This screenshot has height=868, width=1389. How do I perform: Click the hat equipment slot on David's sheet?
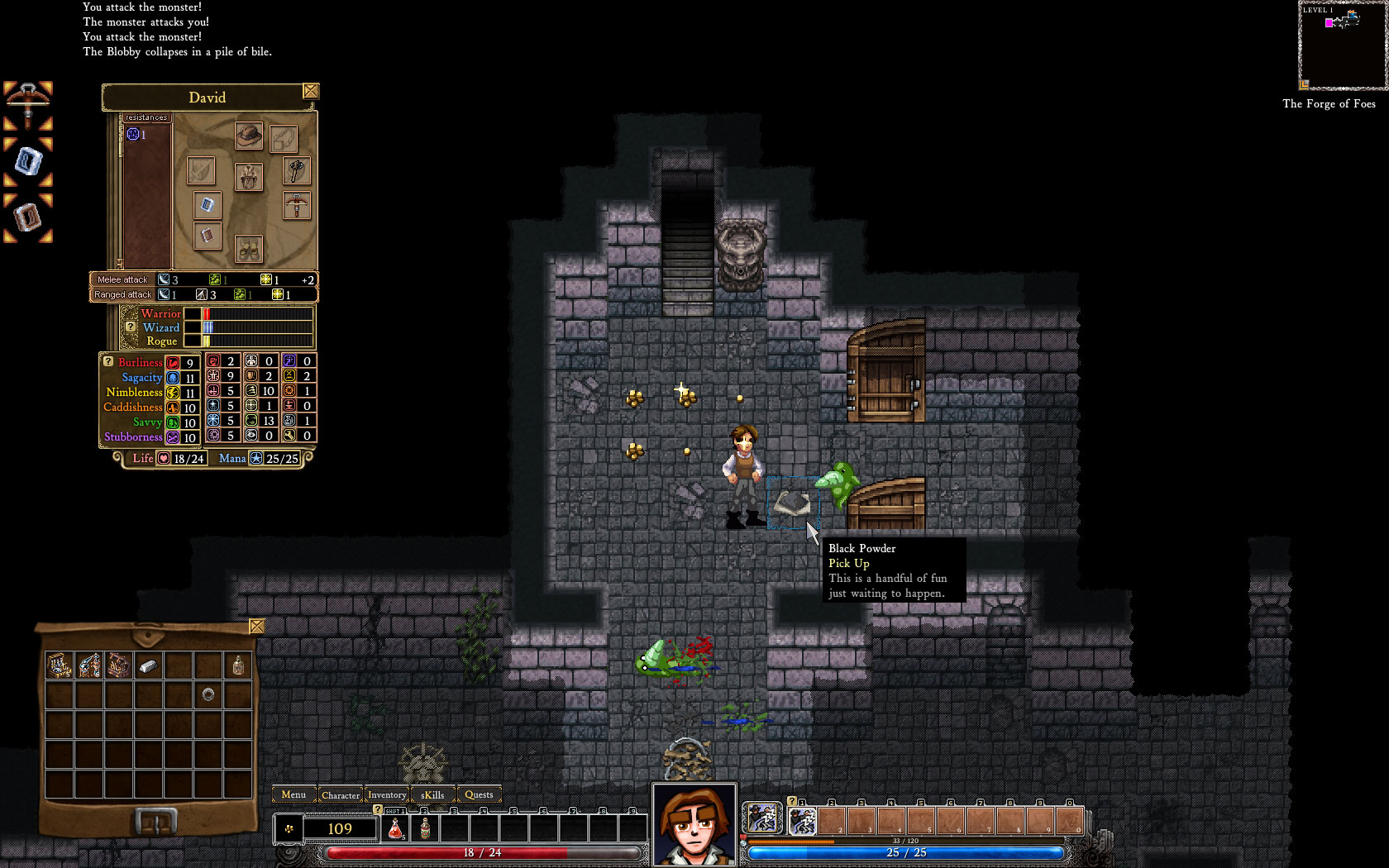(249, 136)
